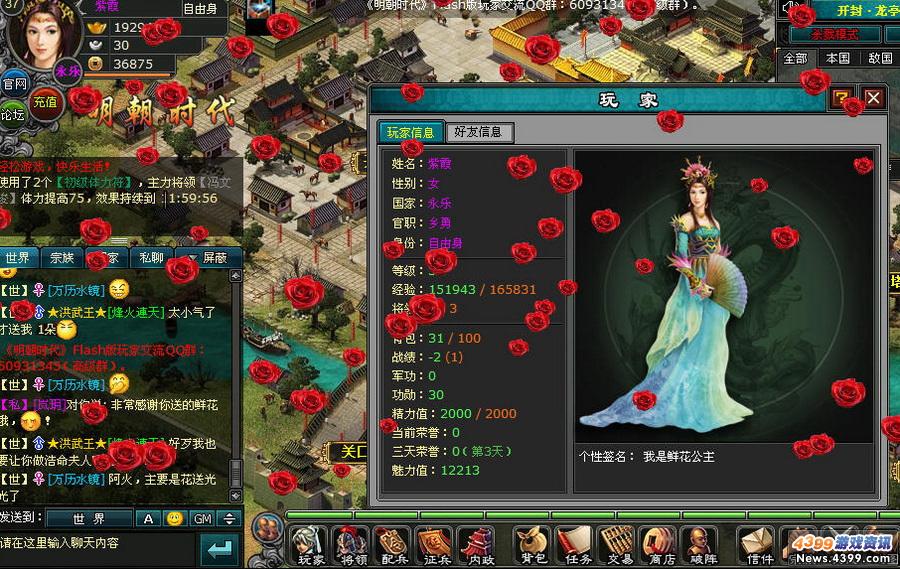Select the 玩家信息 tab
The height and width of the screenshot is (569, 900).
click(410, 132)
